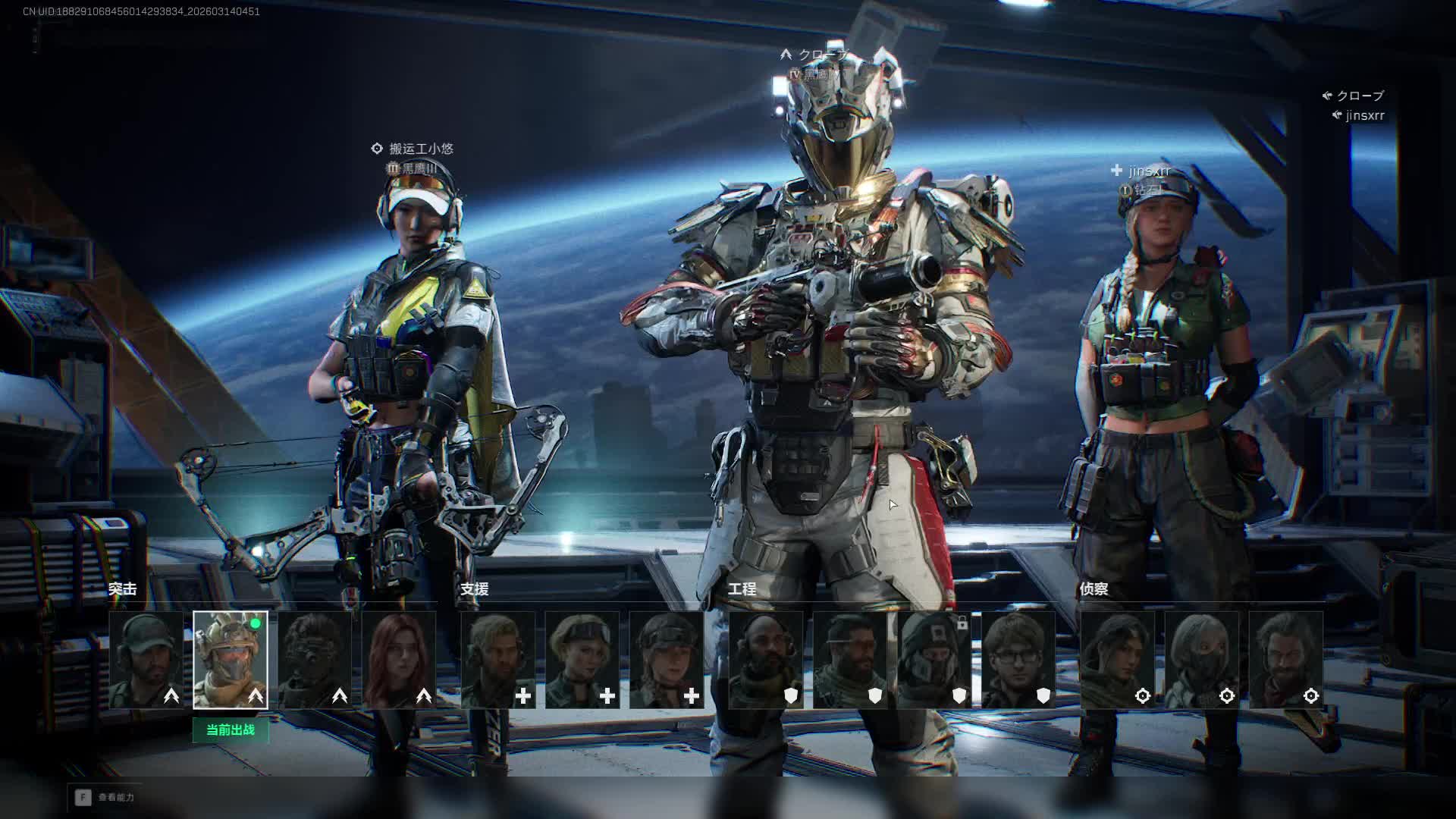Select the blonde support operator with goggles

point(582,660)
